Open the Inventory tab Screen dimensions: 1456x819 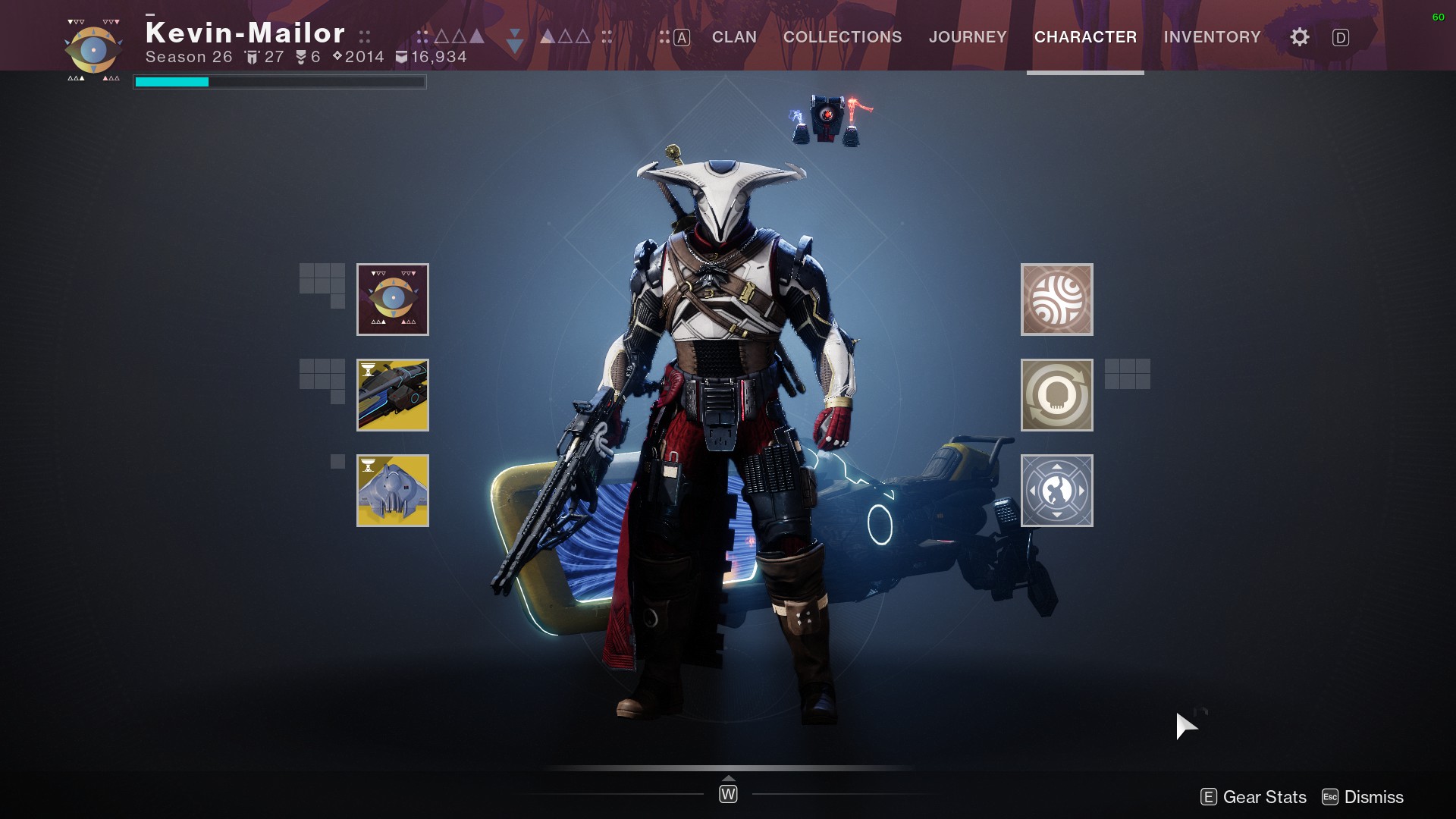(1212, 37)
